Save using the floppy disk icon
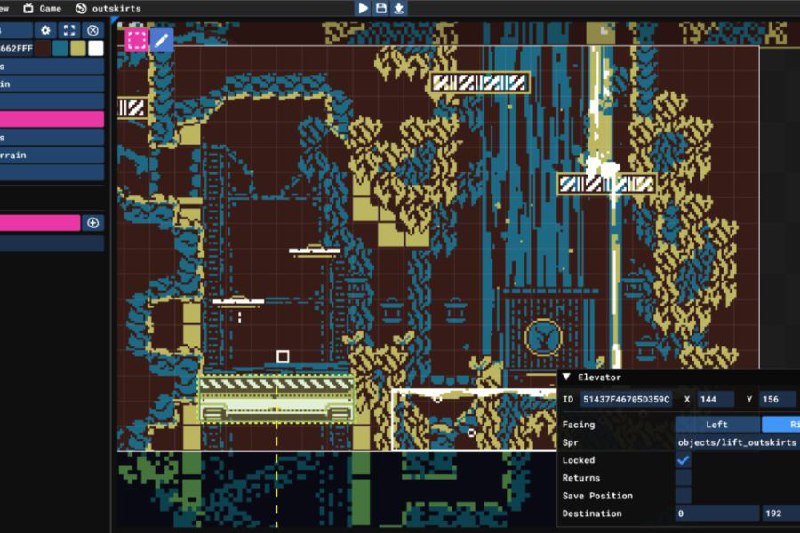The width and height of the screenshot is (800, 533). point(381,8)
